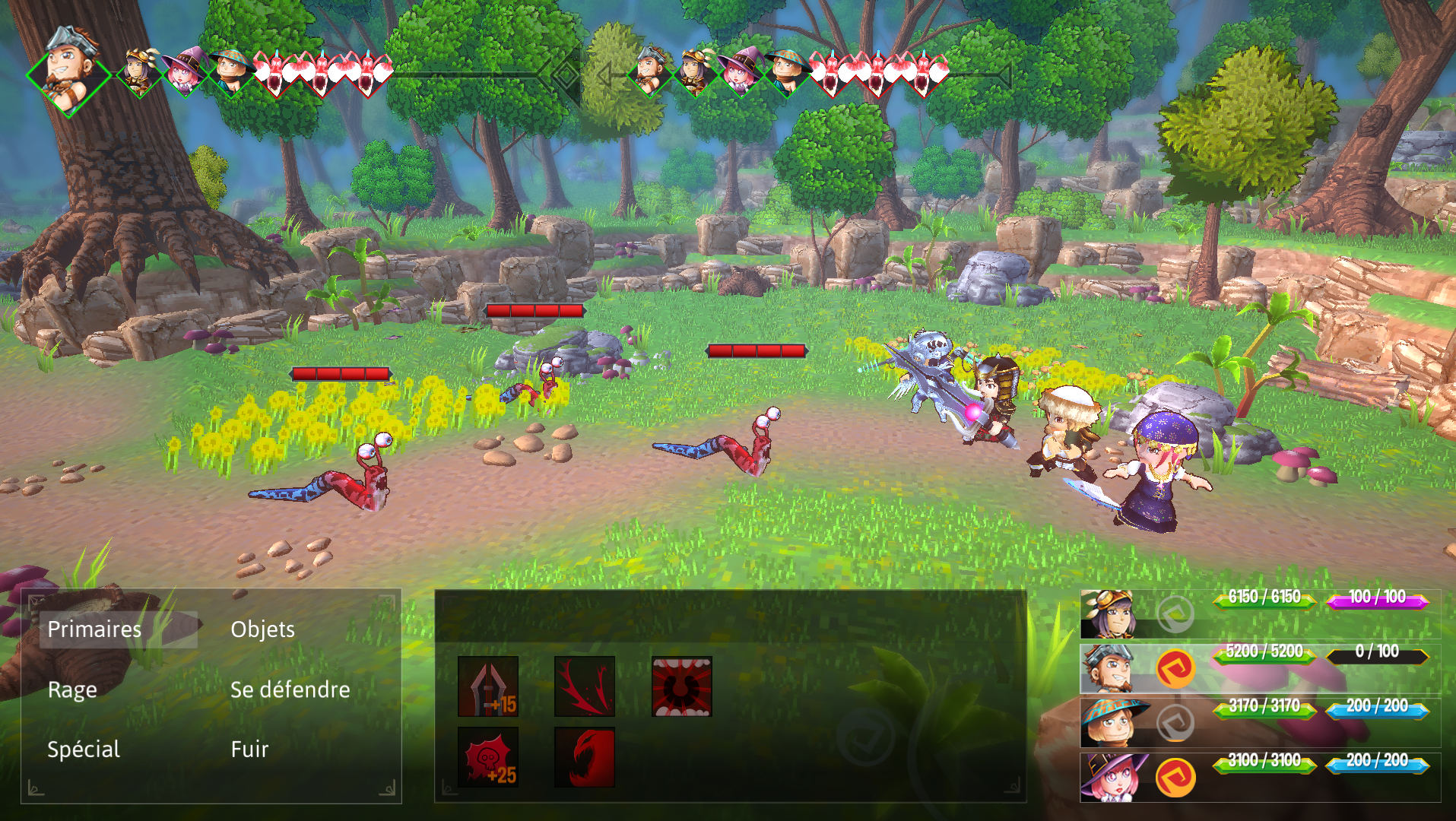Select the teal-hat blonde party row

(x=1259, y=723)
